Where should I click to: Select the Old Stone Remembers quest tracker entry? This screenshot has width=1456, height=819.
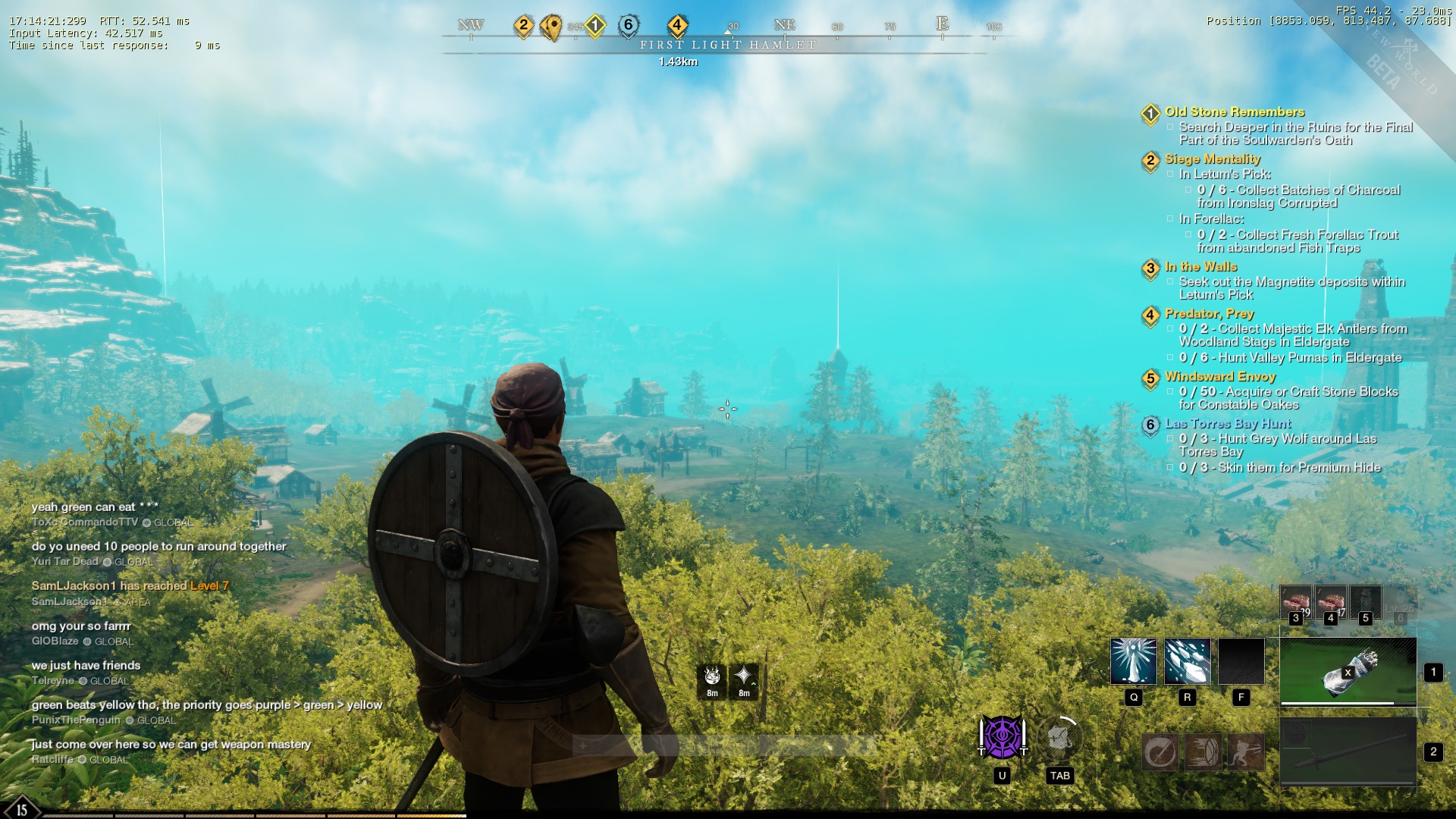(x=1235, y=112)
